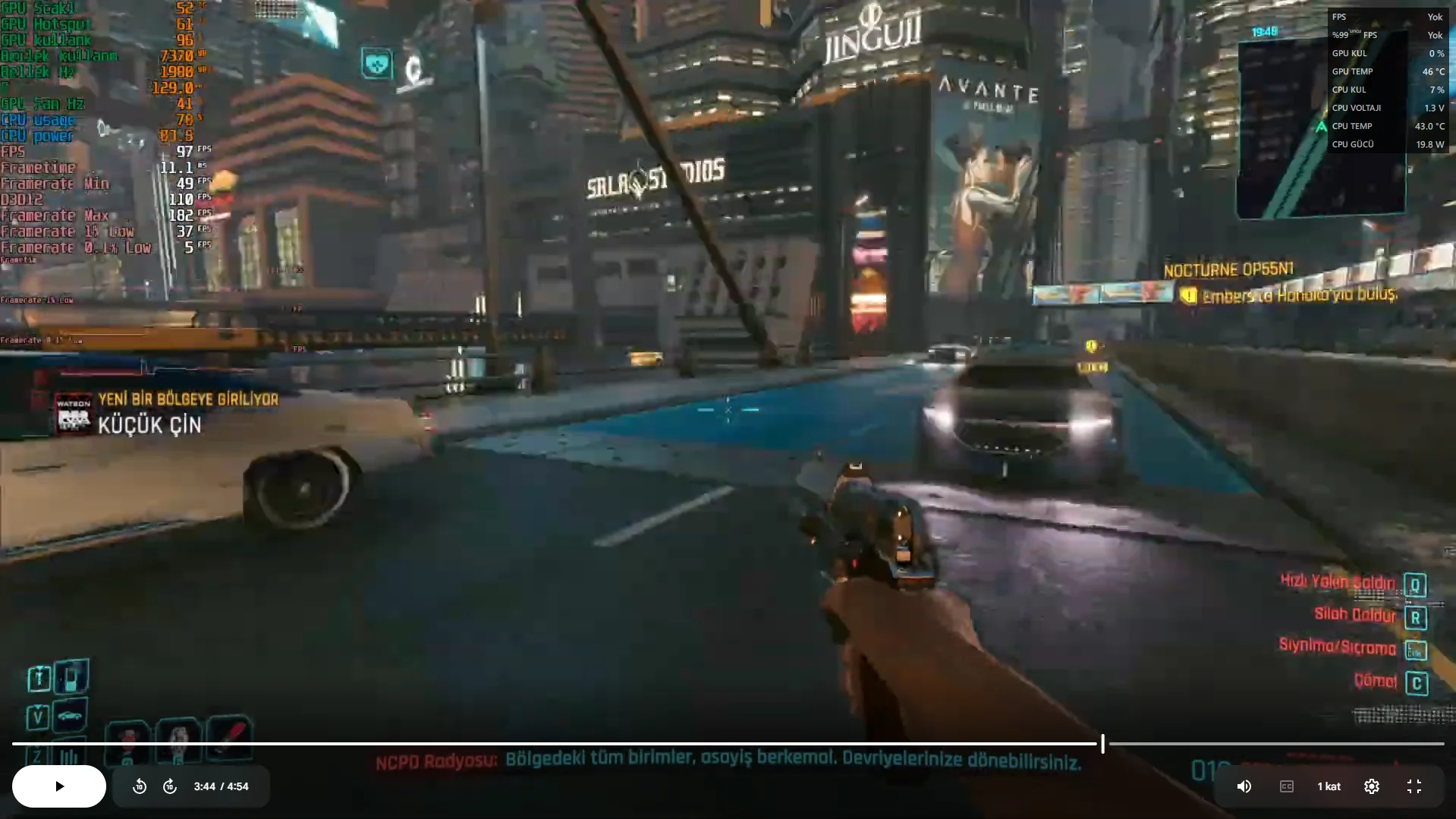Open the video player settings gear
This screenshot has height=819, width=1456.
tap(1371, 786)
